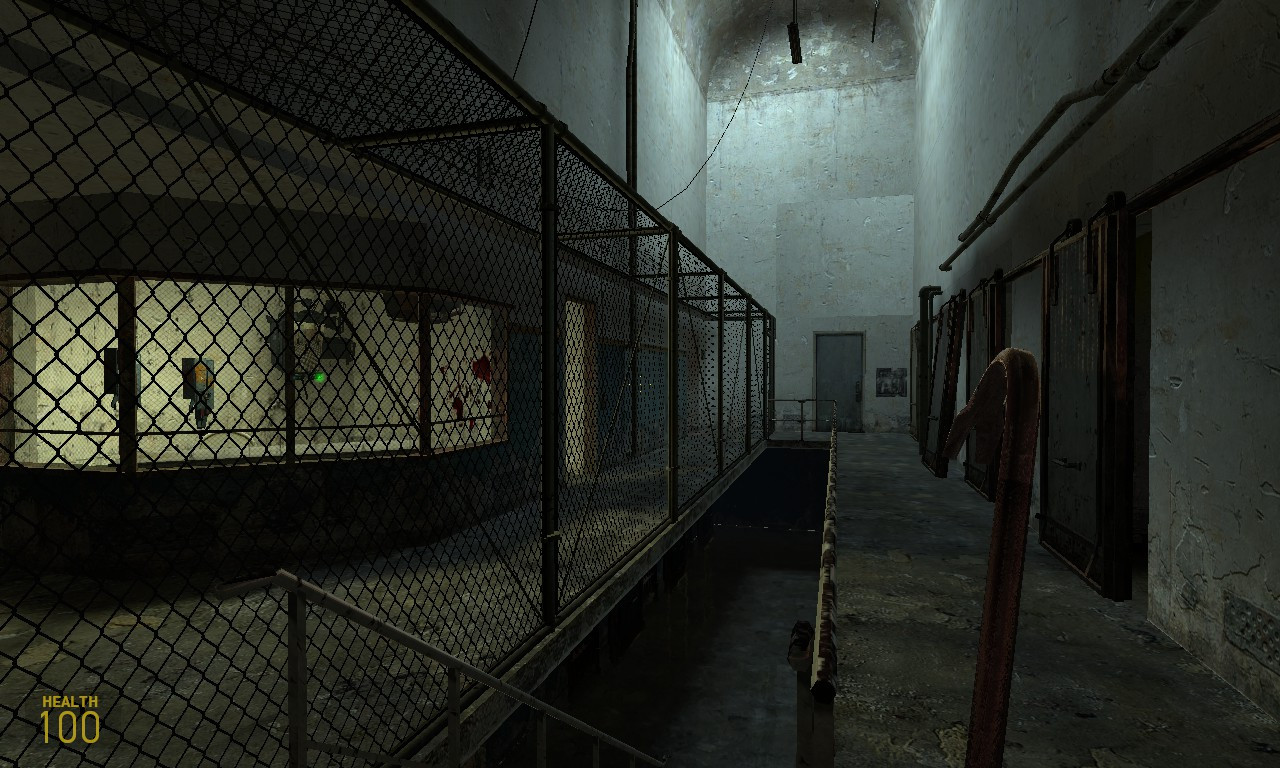Click the green indicator light in the lit room
The width and height of the screenshot is (1280, 768).
click(x=319, y=377)
